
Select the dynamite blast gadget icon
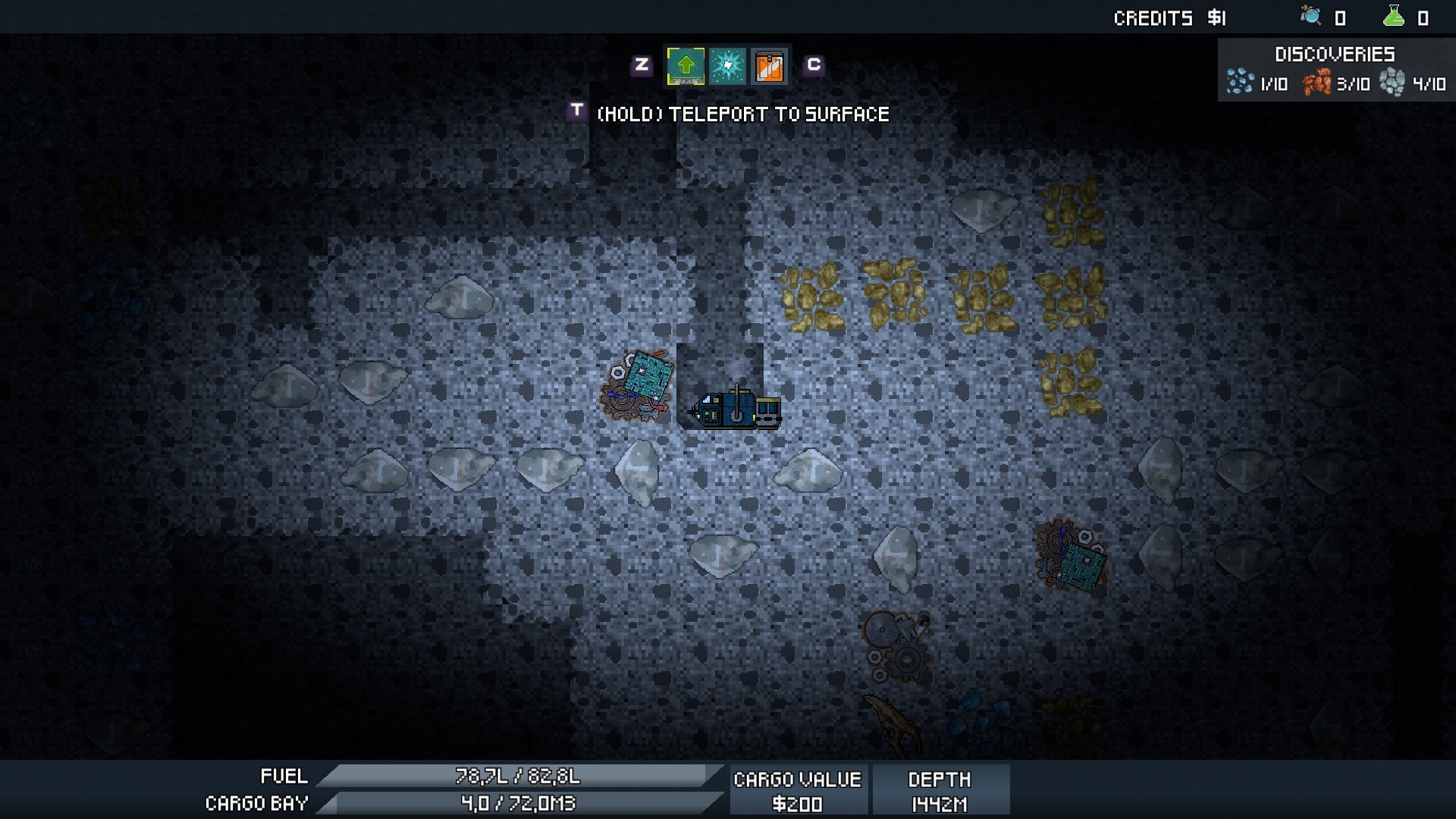point(726,66)
